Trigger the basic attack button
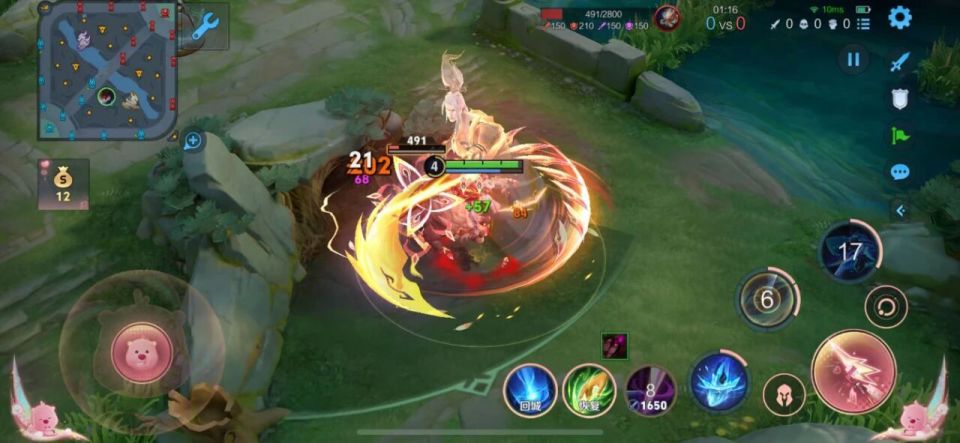The height and width of the screenshot is (443, 960). click(853, 372)
